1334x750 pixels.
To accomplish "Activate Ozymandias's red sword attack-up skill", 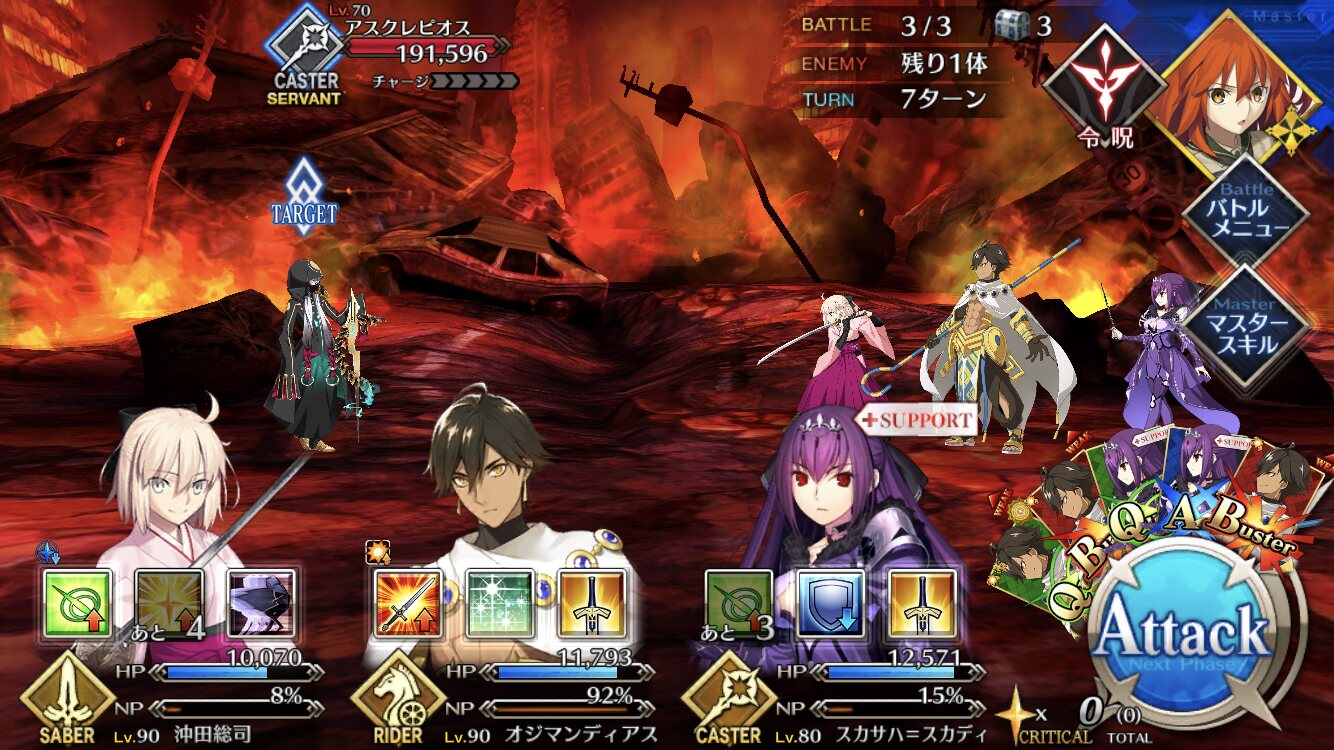I will (x=408, y=604).
